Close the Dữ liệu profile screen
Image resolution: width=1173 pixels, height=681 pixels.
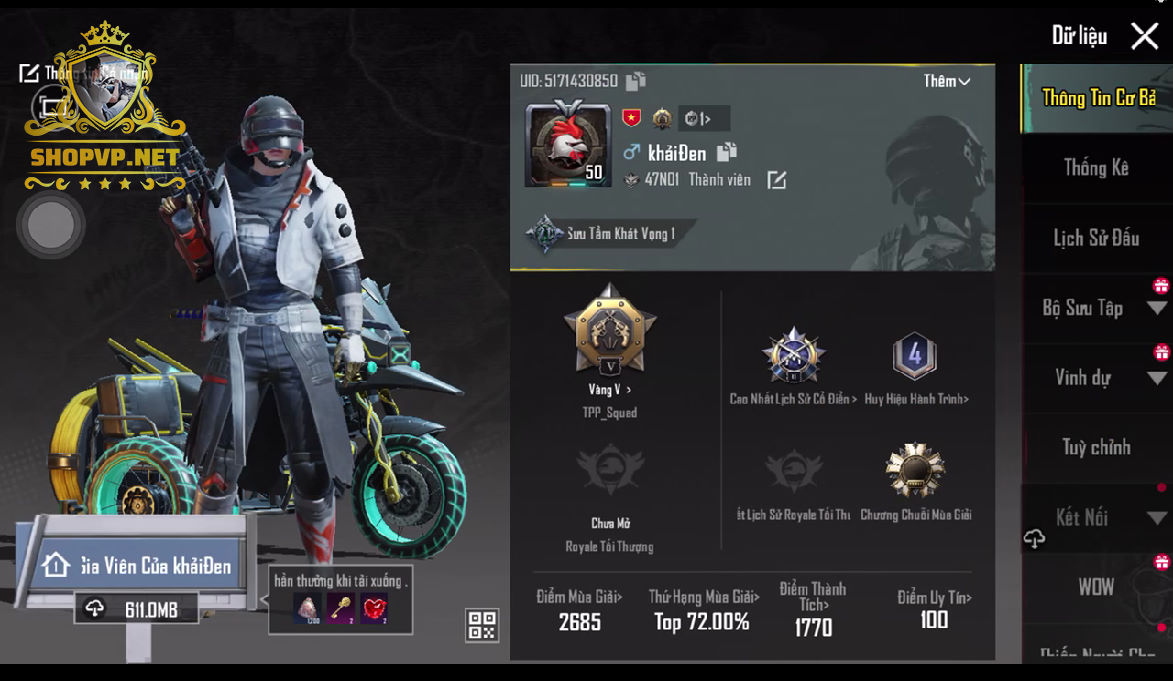click(1144, 37)
